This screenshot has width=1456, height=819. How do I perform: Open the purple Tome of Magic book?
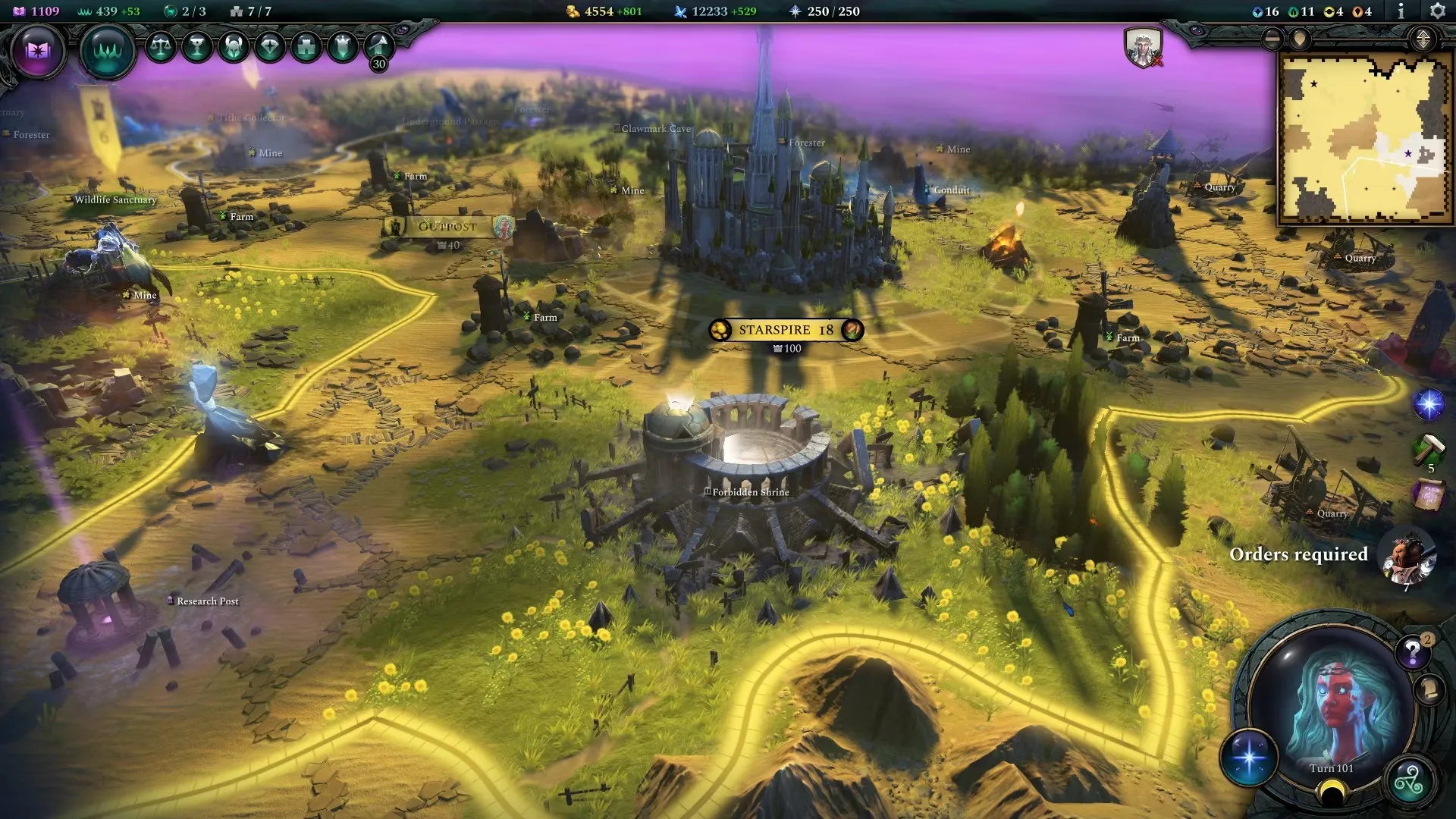pos(37,51)
